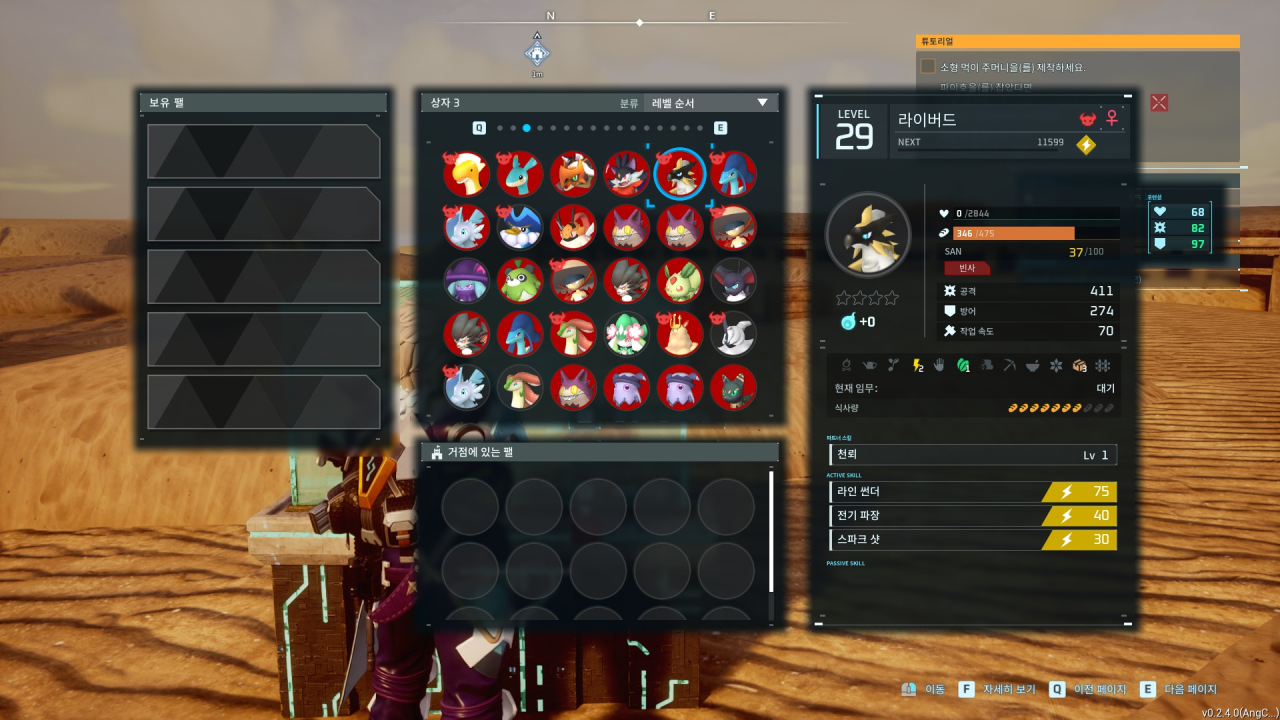Pick the pal wearing a golden crown
The width and height of the screenshot is (1280, 720).
click(680, 334)
